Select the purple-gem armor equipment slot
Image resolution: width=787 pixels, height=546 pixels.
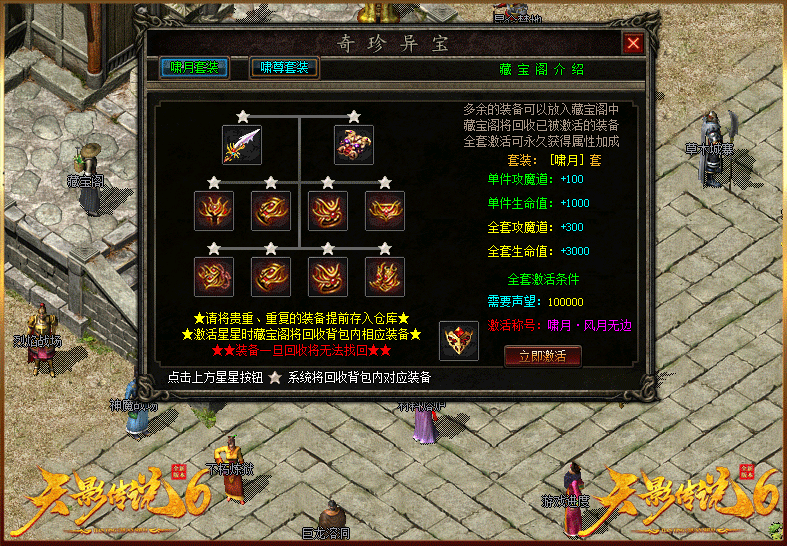353,145
